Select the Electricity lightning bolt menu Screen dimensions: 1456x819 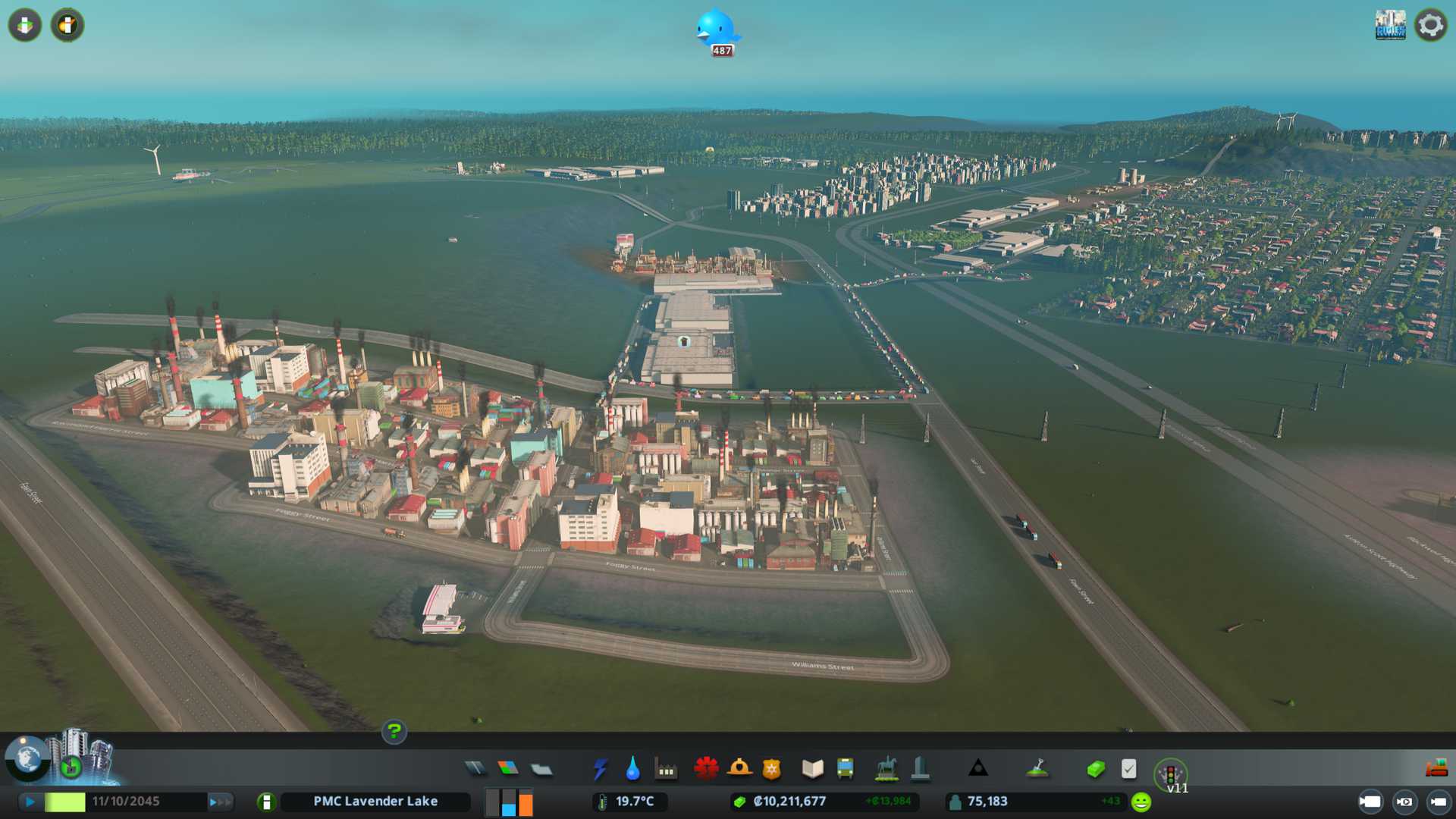coord(600,769)
